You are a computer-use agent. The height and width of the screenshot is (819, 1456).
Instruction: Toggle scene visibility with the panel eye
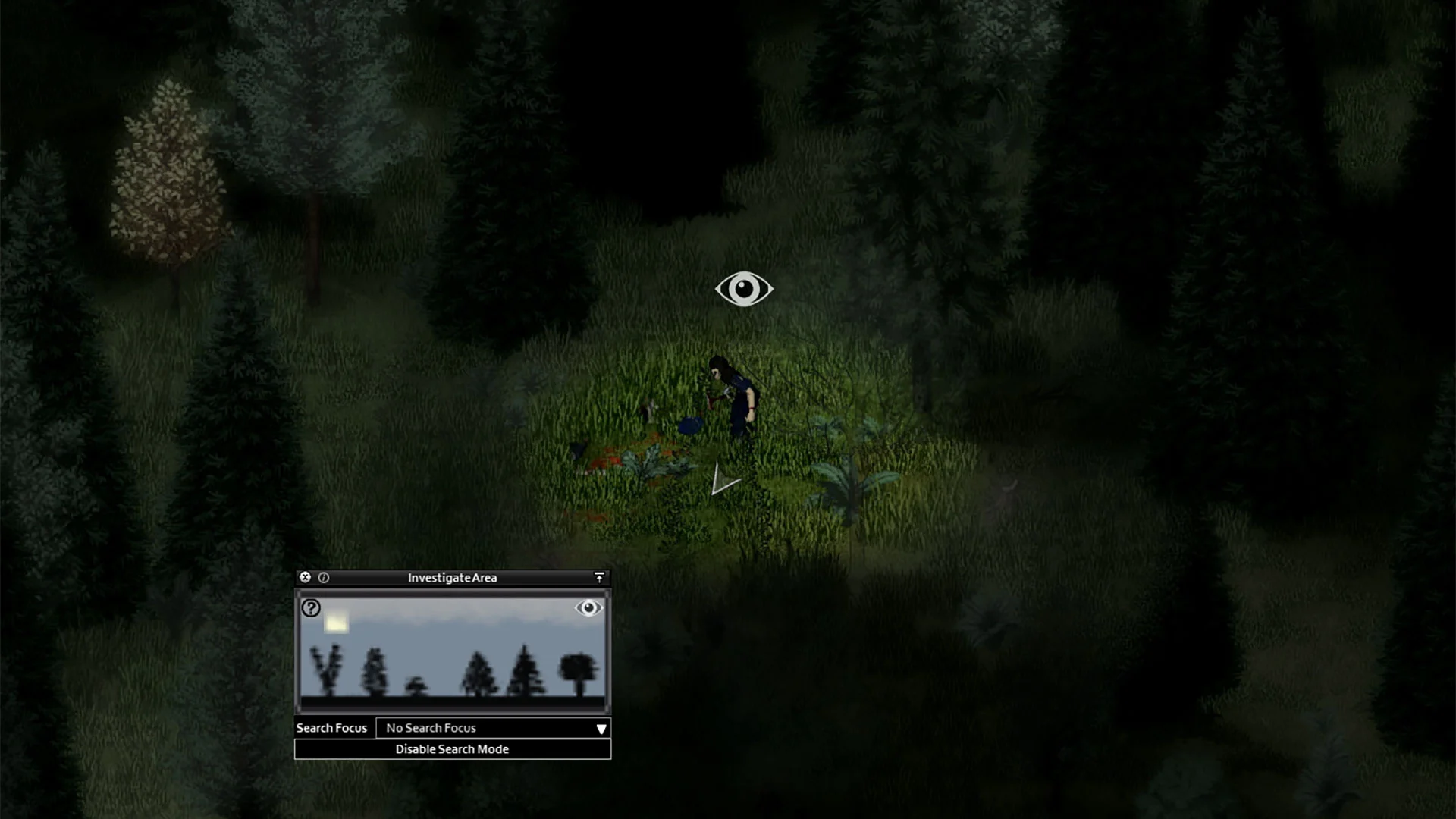click(589, 609)
